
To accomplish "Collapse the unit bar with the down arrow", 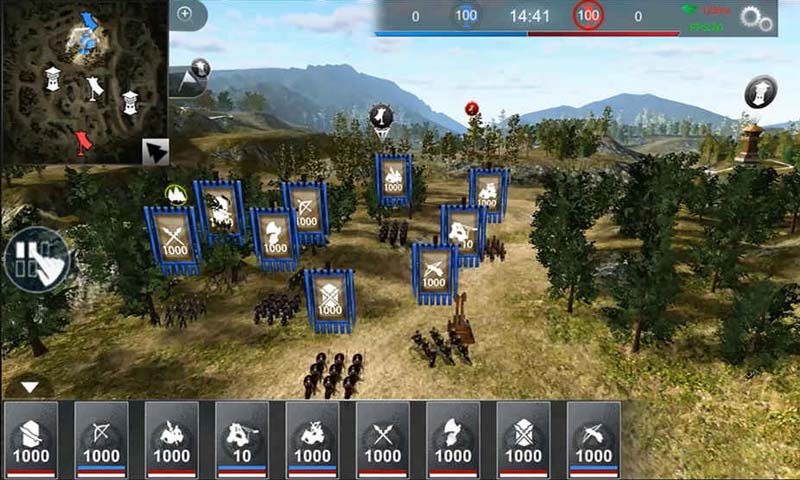I will pos(30,387).
